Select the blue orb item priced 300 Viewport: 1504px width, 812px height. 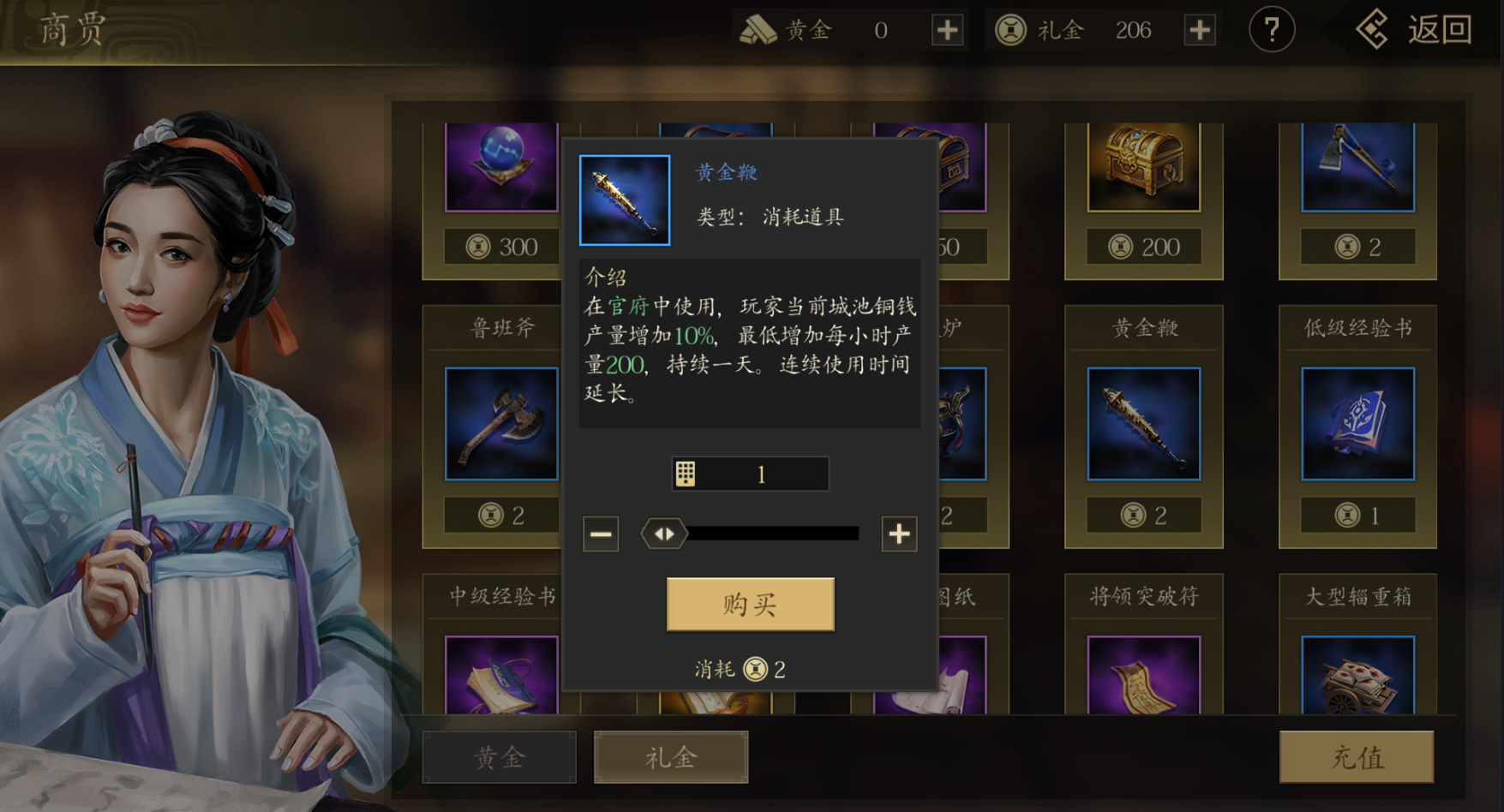coord(501,167)
